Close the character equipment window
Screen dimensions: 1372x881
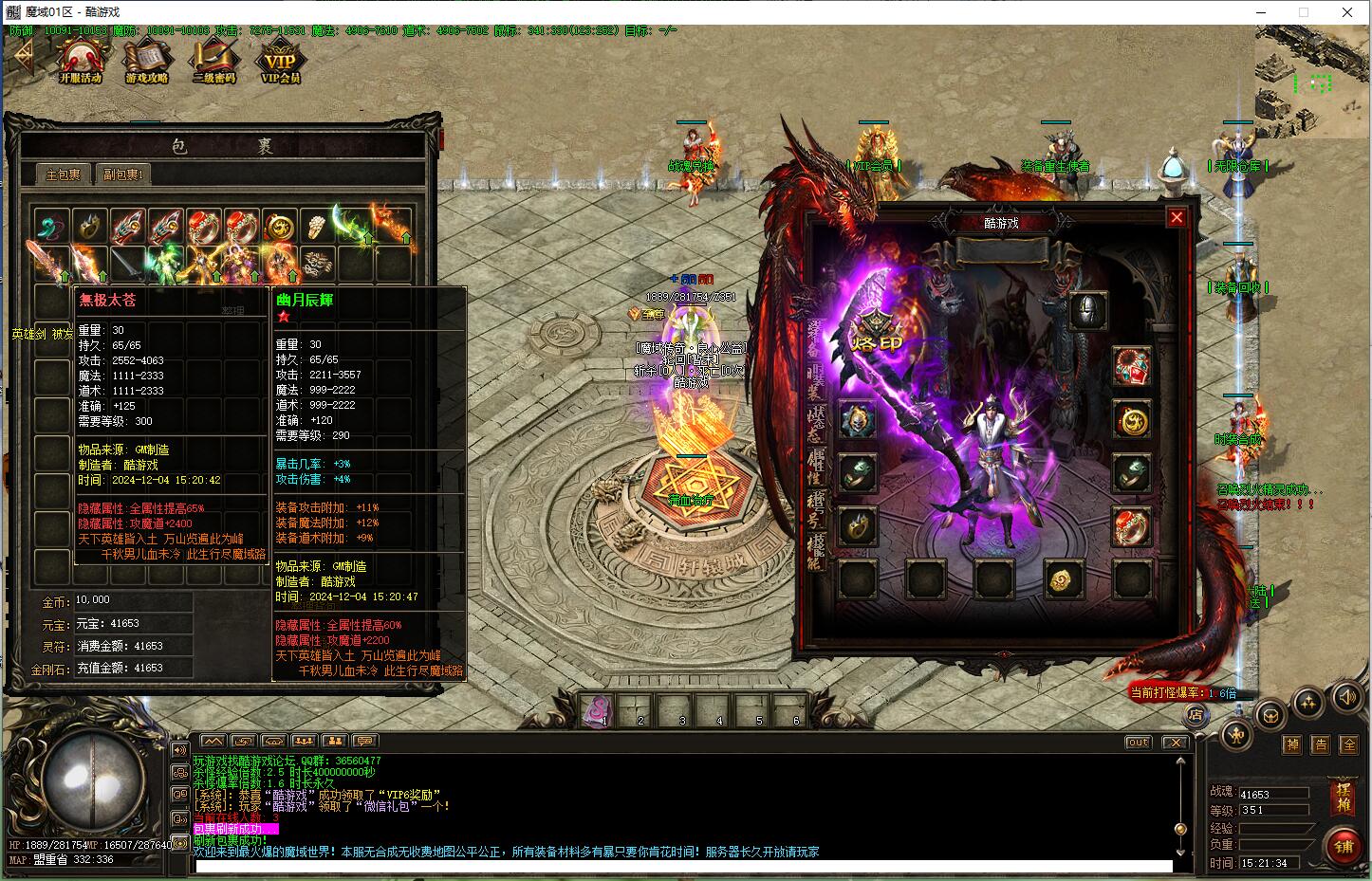(1177, 217)
